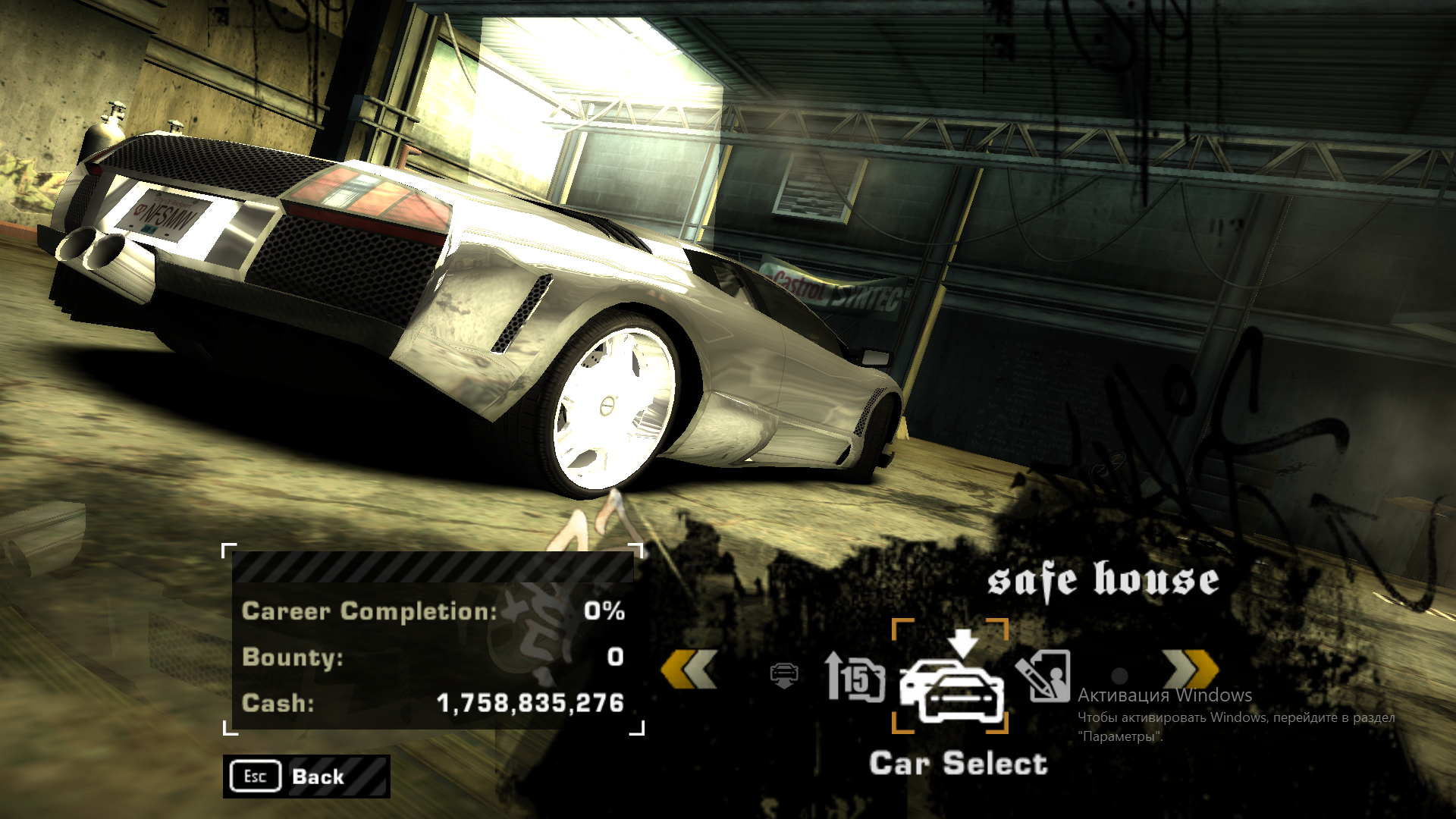Select the car-lift performance shop icon
The image size is (1456, 819).
(785, 673)
